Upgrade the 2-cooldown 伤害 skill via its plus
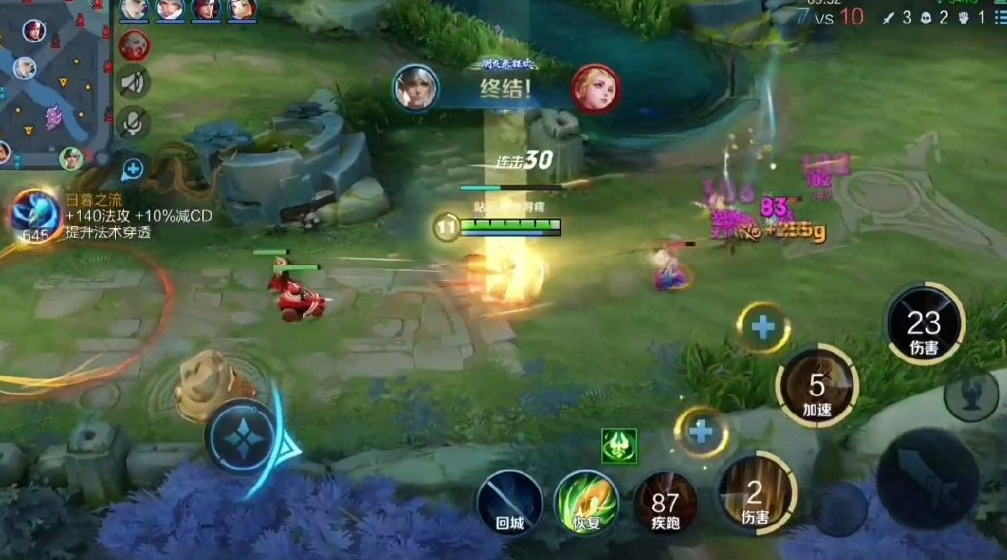This screenshot has width=1007, height=560. pyautogui.click(x=701, y=432)
